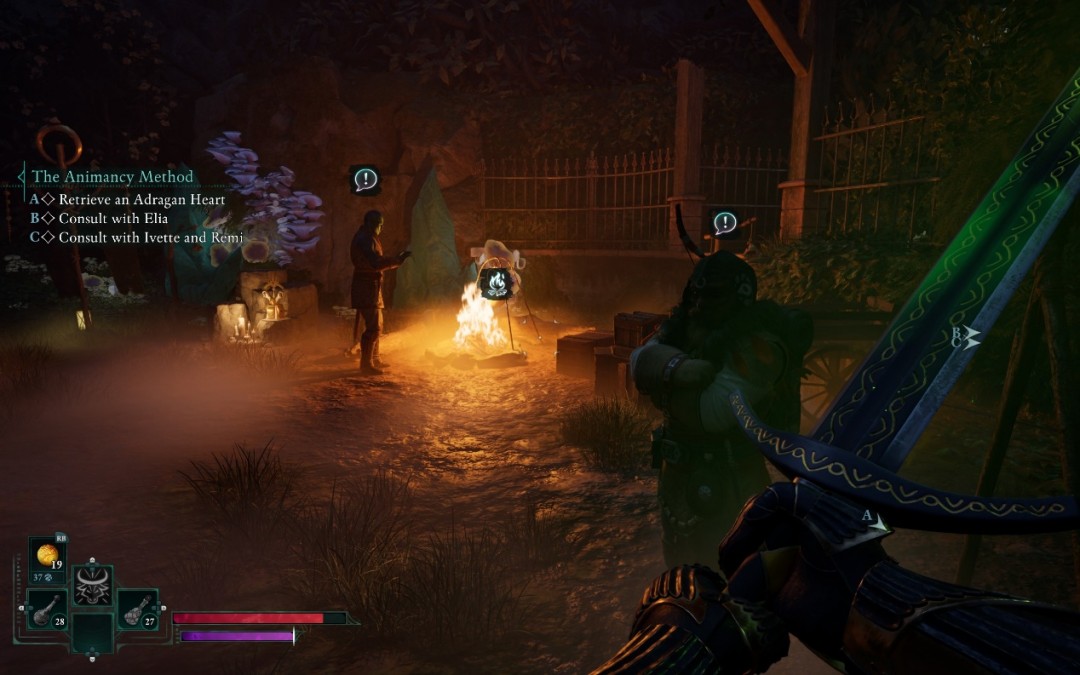Activate the horned bull skull ability
The width and height of the screenshot is (1080, 675).
(x=93, y=585)
